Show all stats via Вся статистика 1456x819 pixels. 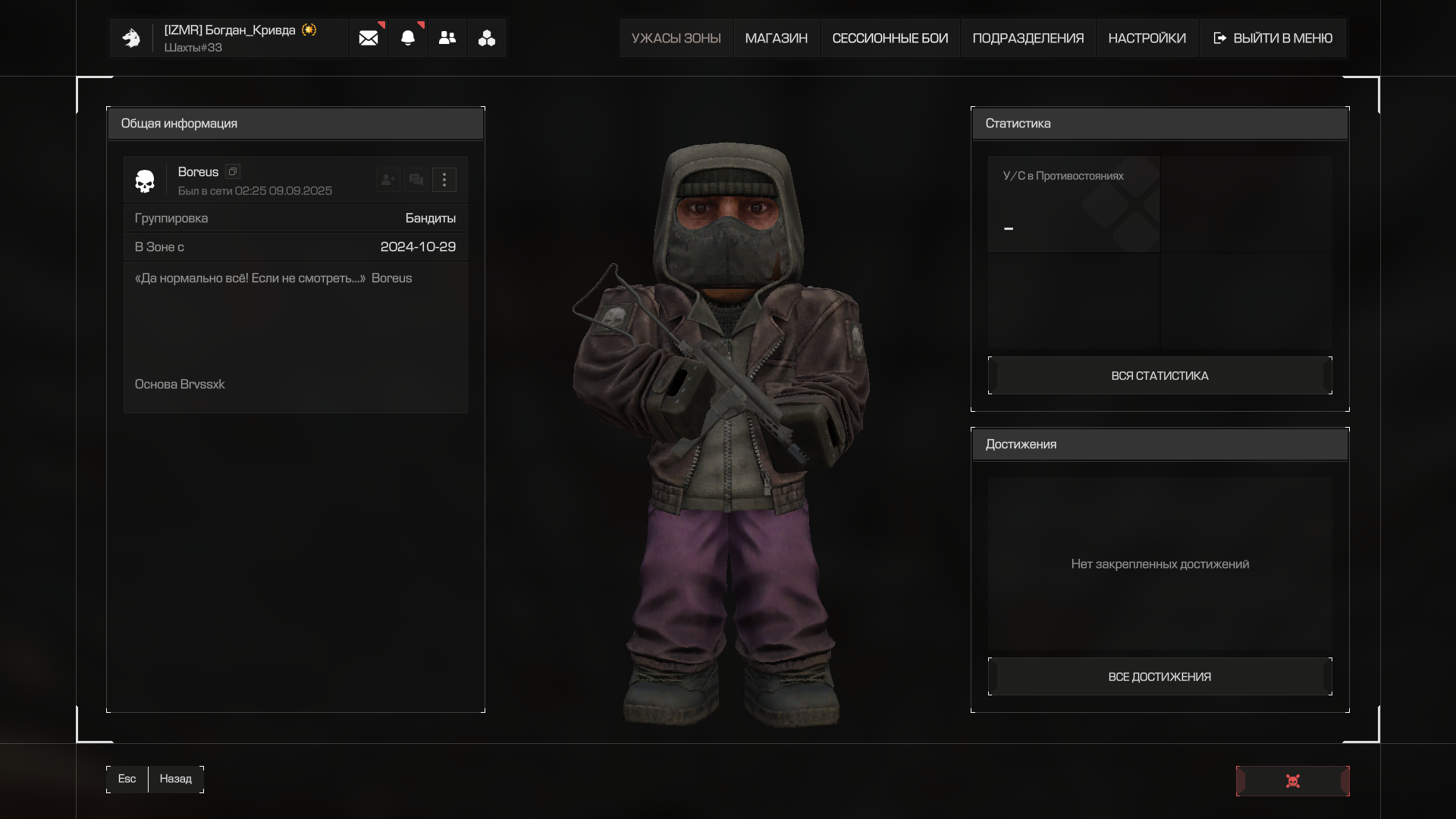pyautogui.click(x=1159, y=375)
